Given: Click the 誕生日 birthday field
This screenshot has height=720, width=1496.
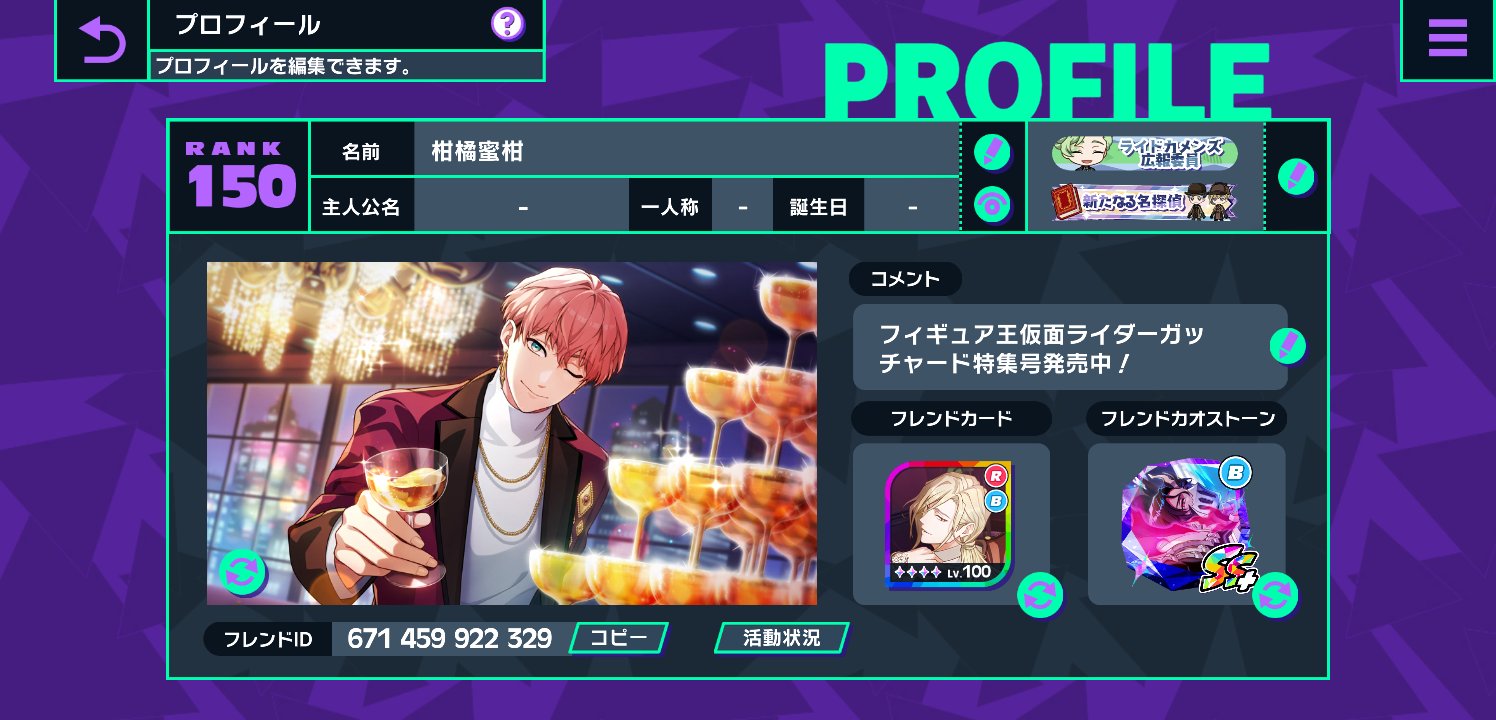Looking at the screenshot, I should pos(911,204).
